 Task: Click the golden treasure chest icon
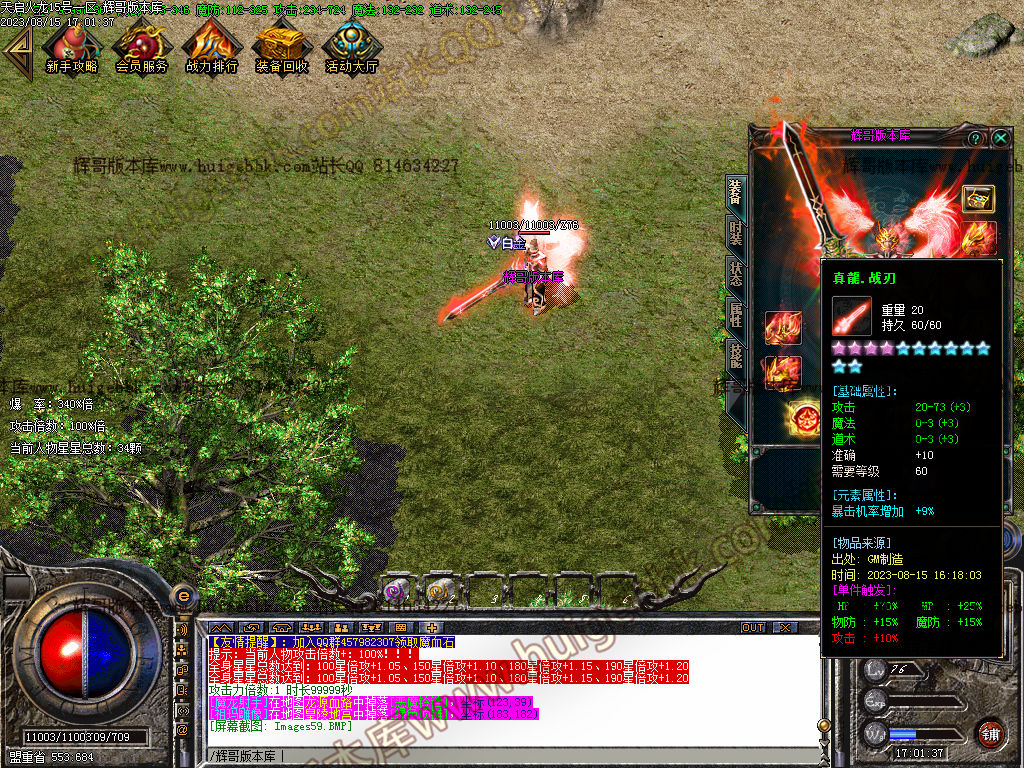click(x=978, y=198)
